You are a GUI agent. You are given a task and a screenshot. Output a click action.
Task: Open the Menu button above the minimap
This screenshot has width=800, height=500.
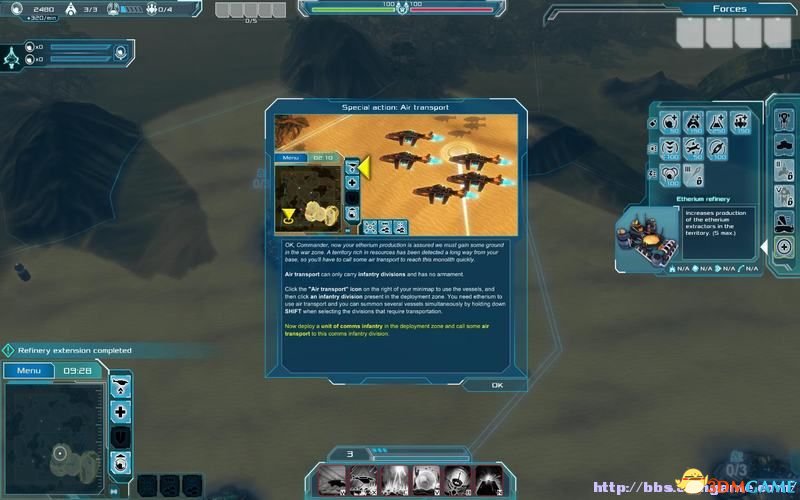29,371
